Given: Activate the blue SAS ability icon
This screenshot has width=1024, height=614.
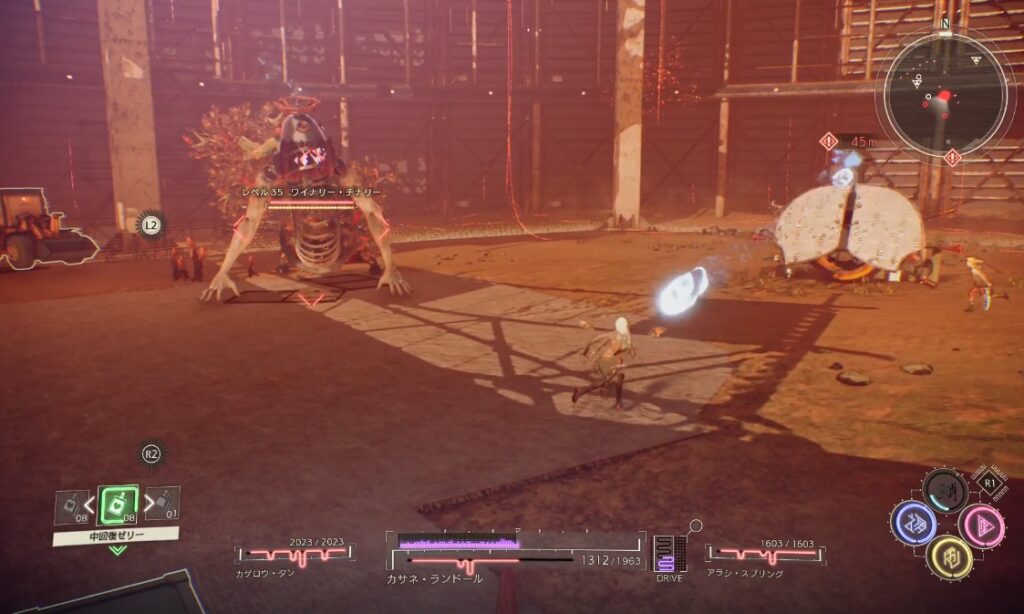Looking at the screenshot, I should click(913, 523).
